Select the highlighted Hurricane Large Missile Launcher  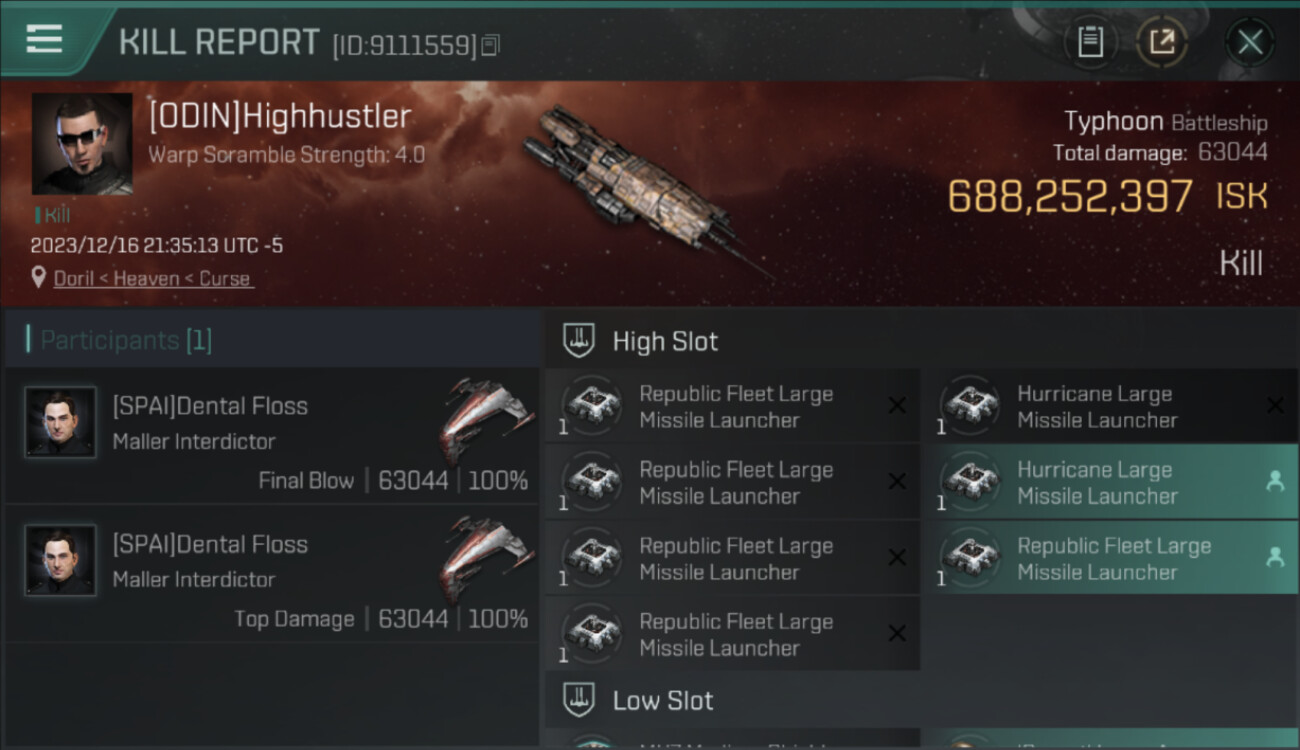(1115, 482)
